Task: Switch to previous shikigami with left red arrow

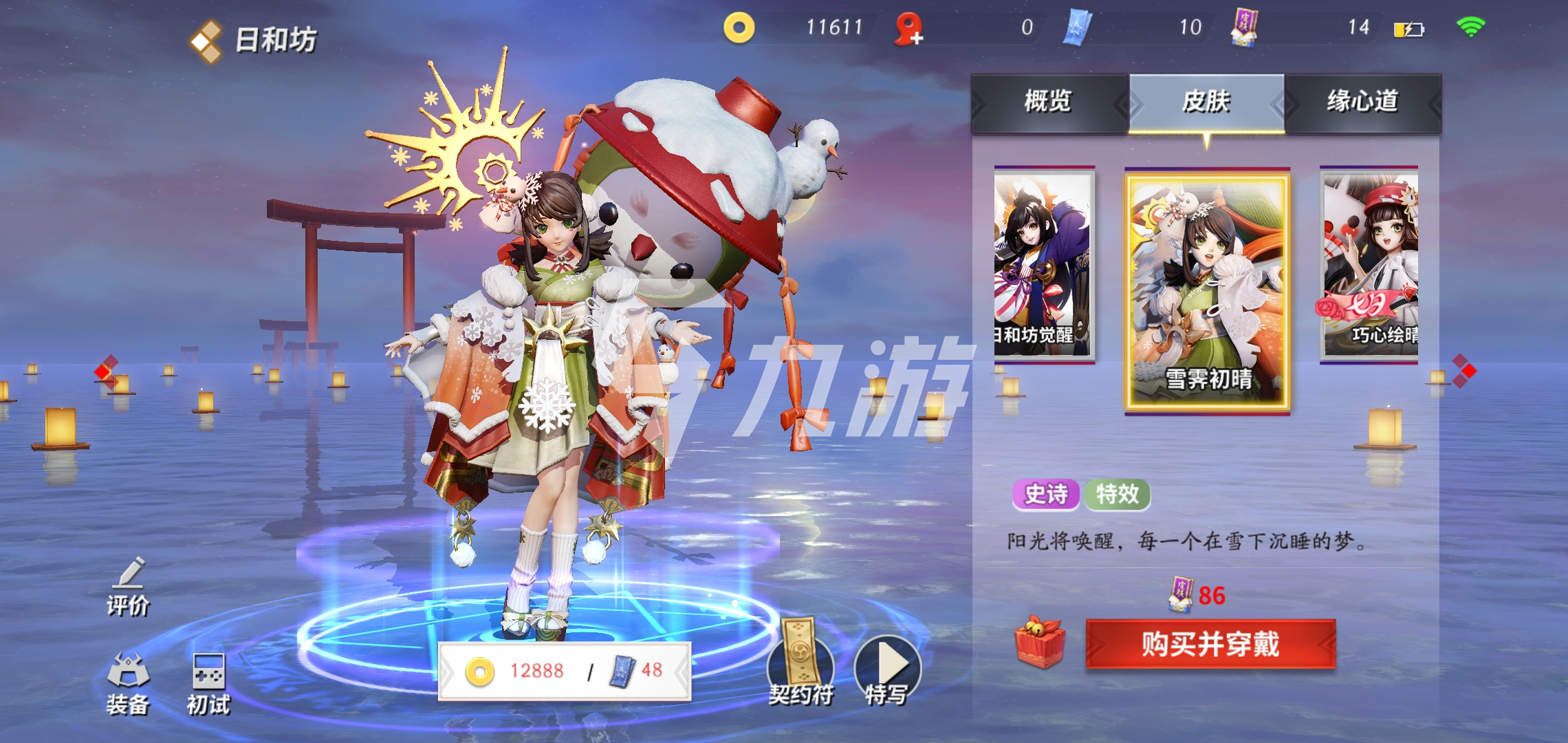Action: [x=105, y=371]
